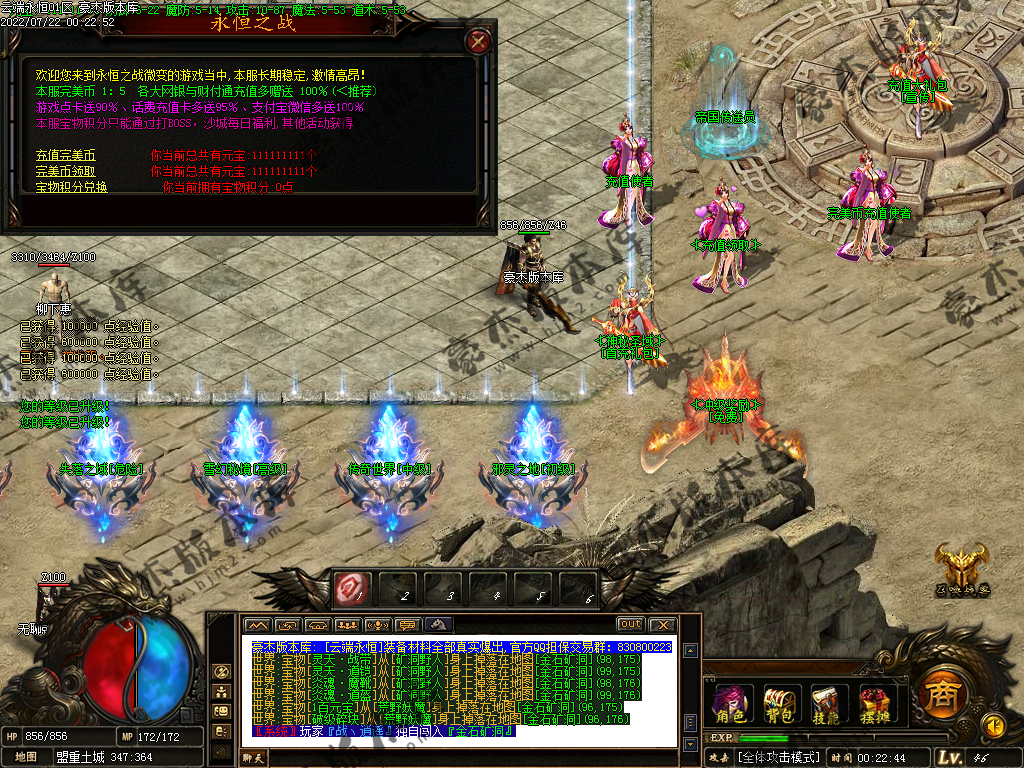The height and width of the screenshot is (768, 1024).
Task: Choose the 完美币领取 option
Action: (69, 171)
